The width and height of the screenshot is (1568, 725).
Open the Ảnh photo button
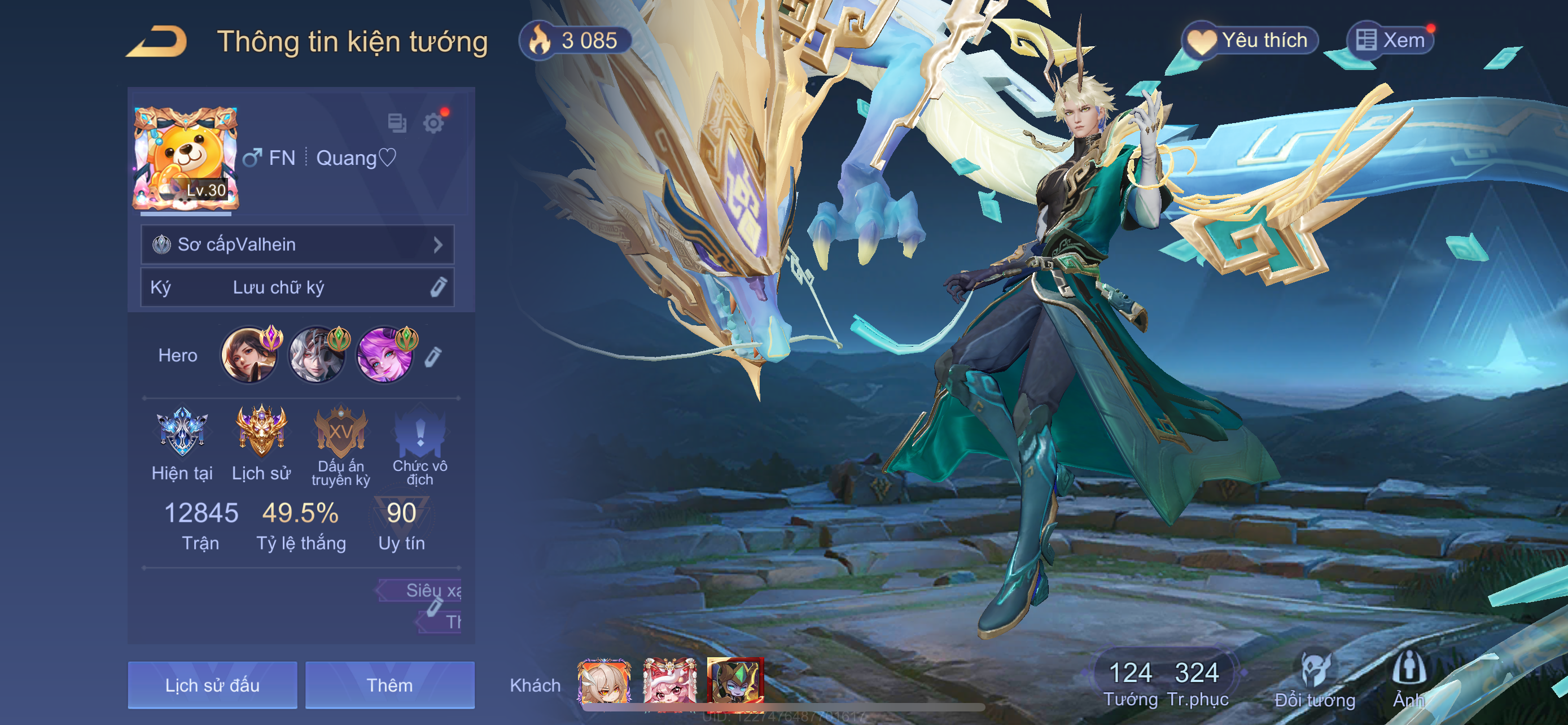click(x=1408, y=682)
